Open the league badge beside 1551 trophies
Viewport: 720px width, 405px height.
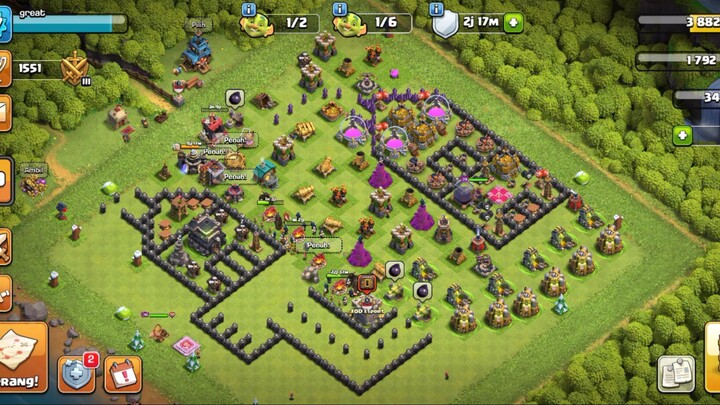(x=73, y=69)
